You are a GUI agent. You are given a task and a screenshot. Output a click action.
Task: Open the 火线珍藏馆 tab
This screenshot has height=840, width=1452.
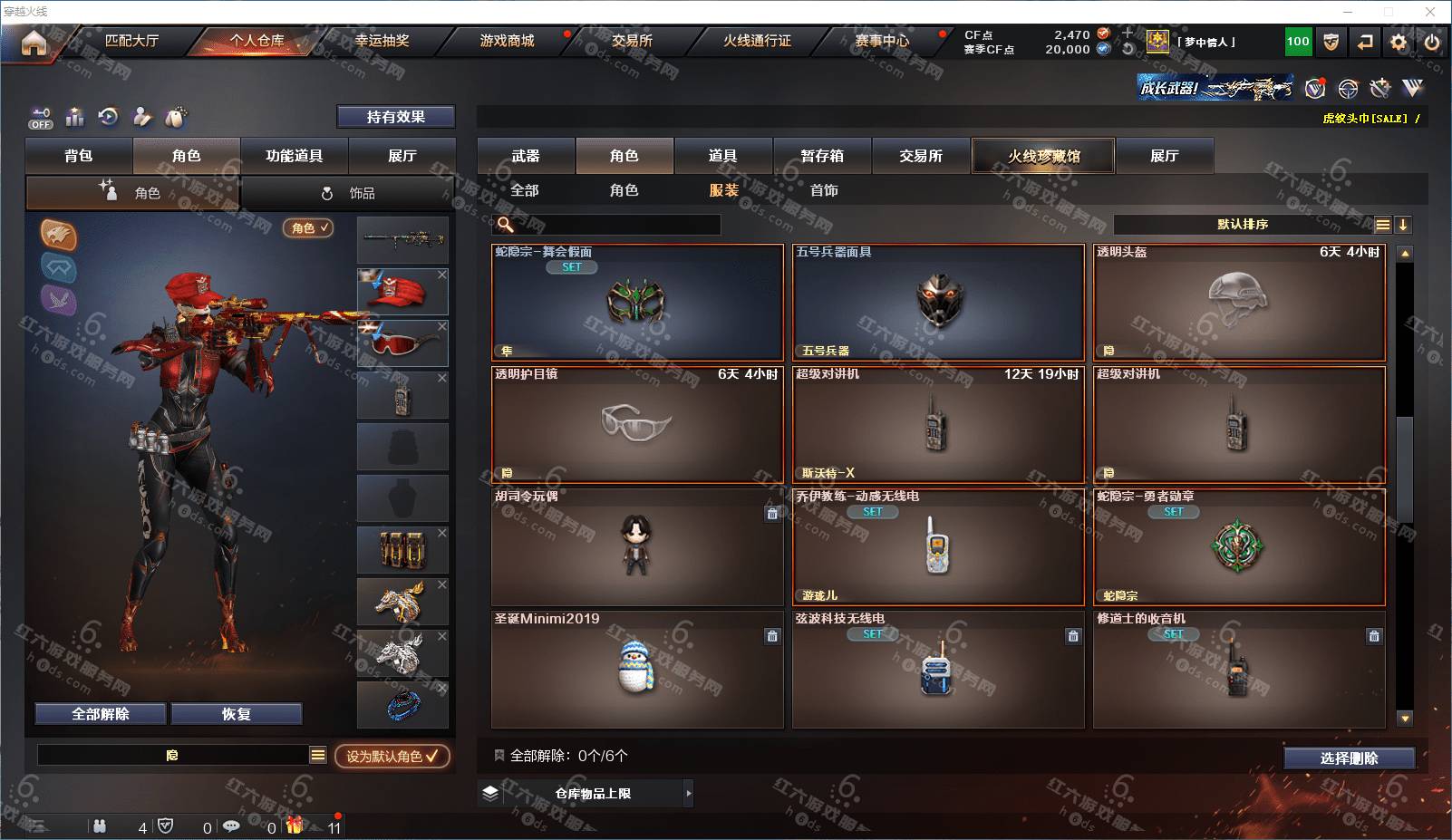[x=1043, y=156]
